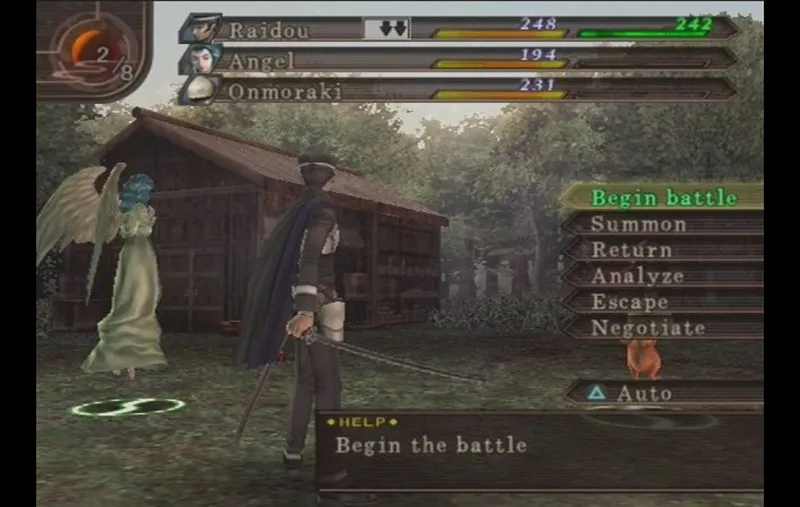This screenshot has height=507, width=800.
Task: Activate the Auto battle option
Action: tap(661, 393)
